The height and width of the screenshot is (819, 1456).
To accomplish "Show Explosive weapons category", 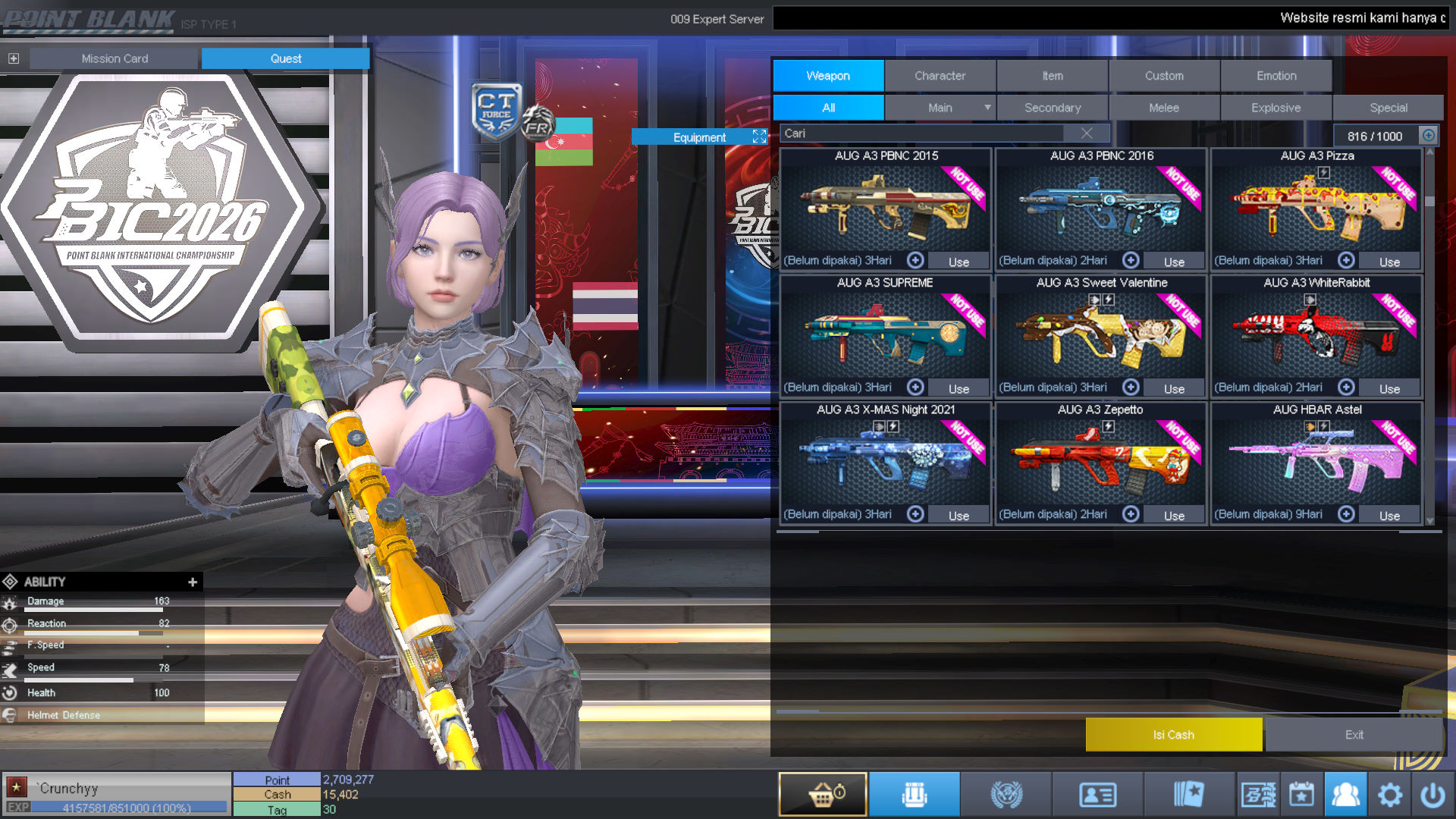I will [1276, 108].
